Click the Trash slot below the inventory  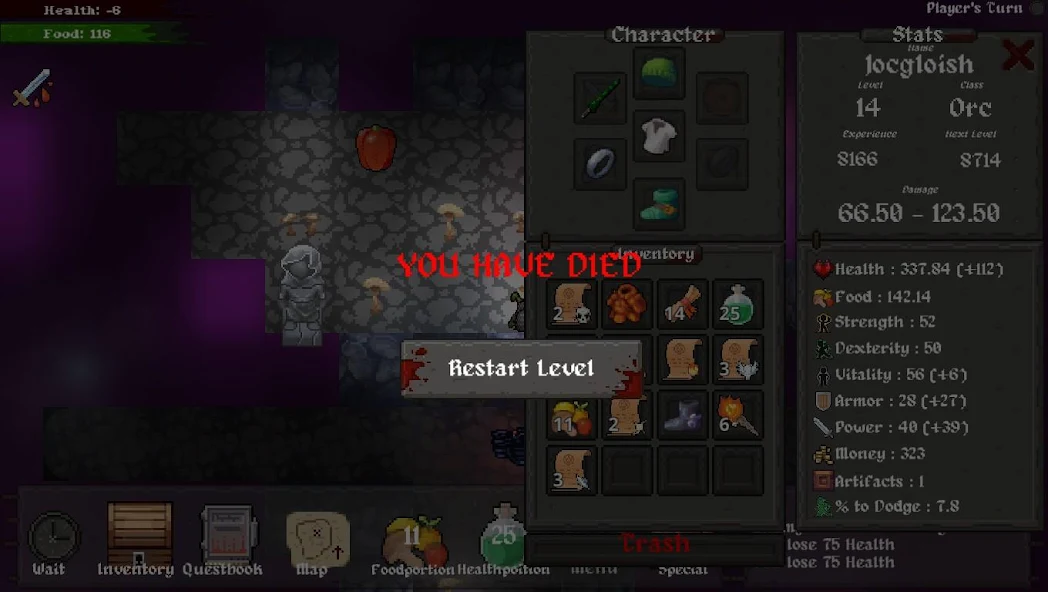point(656,545)
